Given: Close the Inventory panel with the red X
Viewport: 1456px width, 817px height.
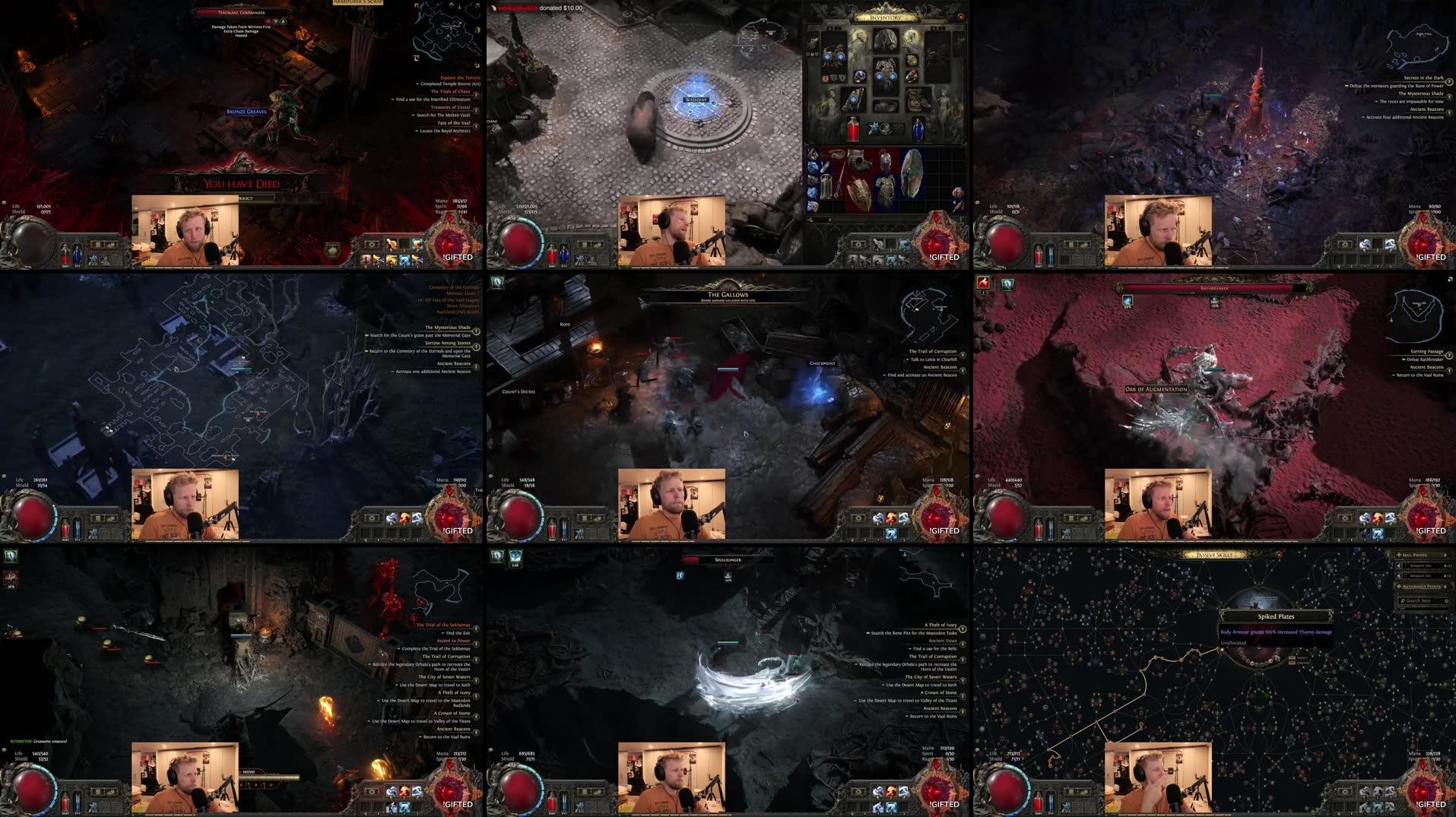Looking at the screenshot, I should pos(960,17).
